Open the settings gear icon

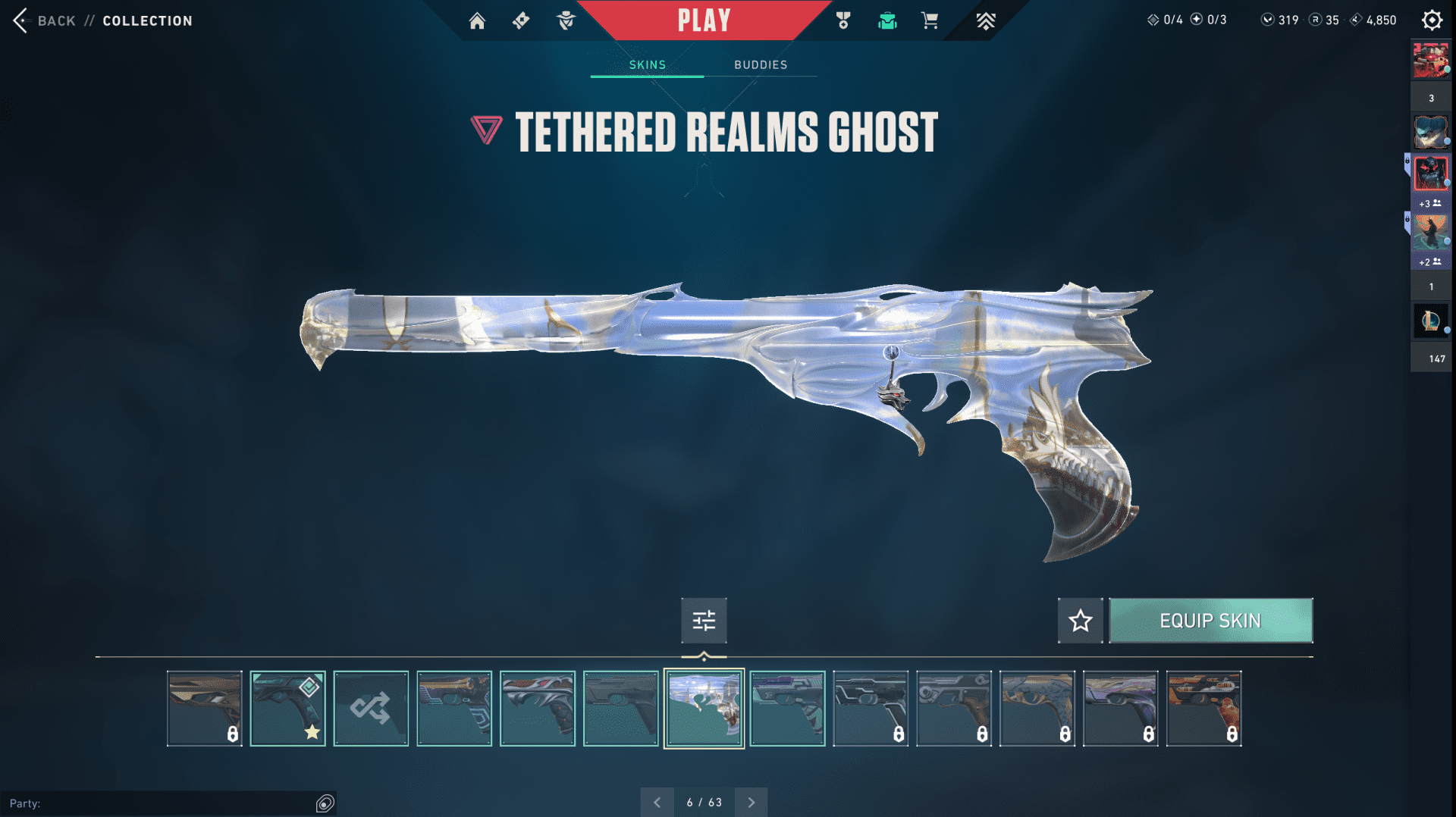(1432, 20)
